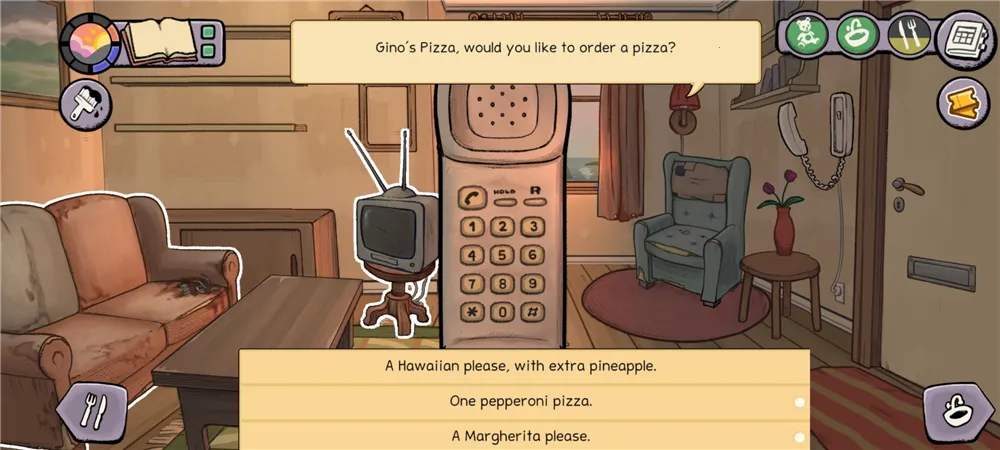Select the 'One pepperoni pizza' reply
The image size is (1000, 450).
click(x=521, y=401)
